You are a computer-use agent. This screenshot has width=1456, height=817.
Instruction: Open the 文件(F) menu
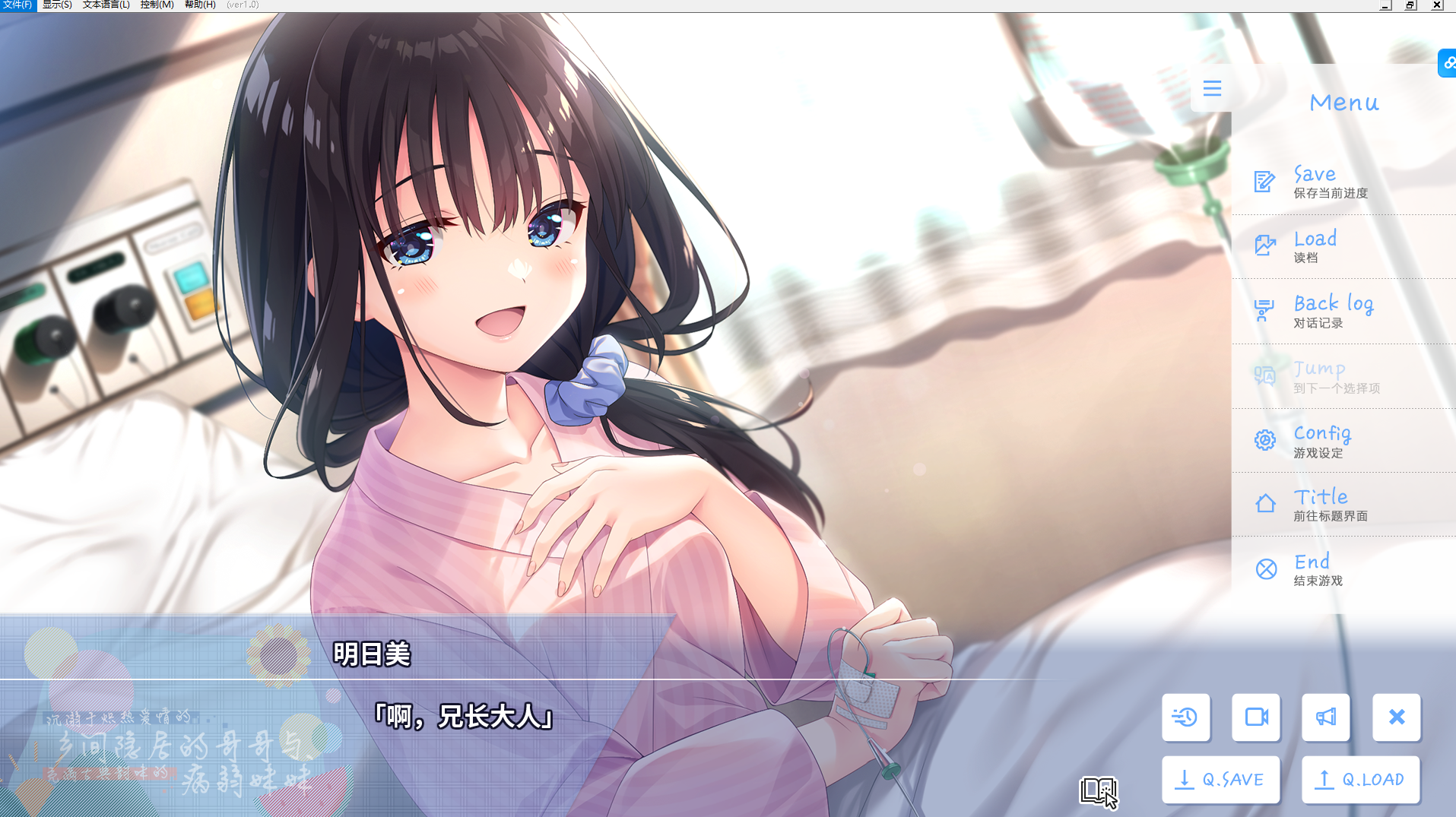tap(18, 5)
